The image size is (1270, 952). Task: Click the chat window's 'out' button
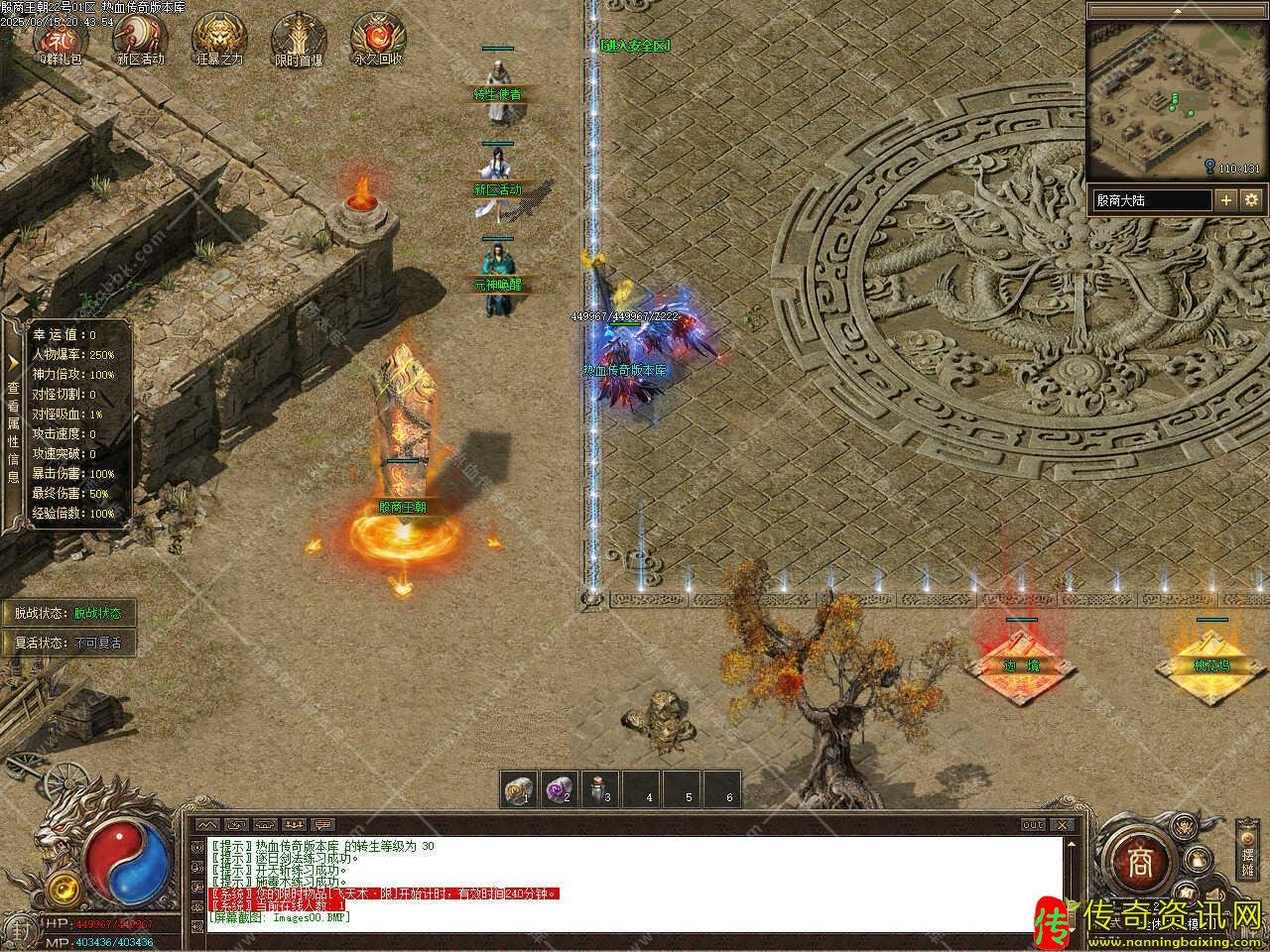click(1033, 825)
